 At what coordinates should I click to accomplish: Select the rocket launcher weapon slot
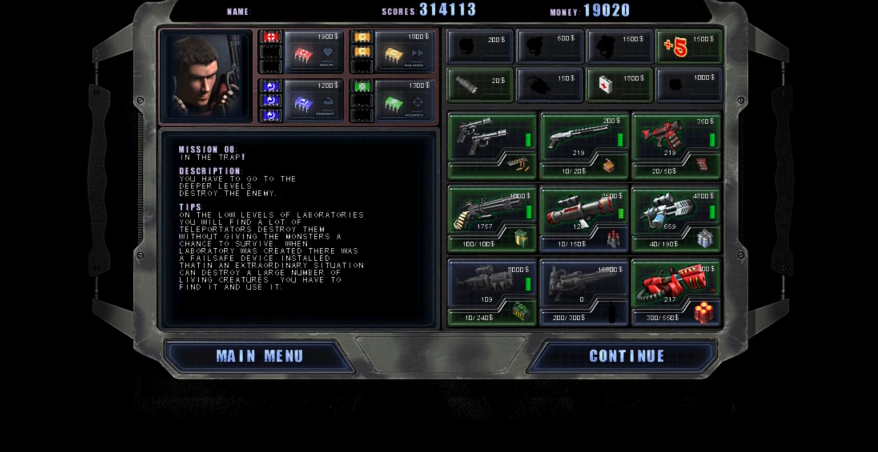click(583, 209)
